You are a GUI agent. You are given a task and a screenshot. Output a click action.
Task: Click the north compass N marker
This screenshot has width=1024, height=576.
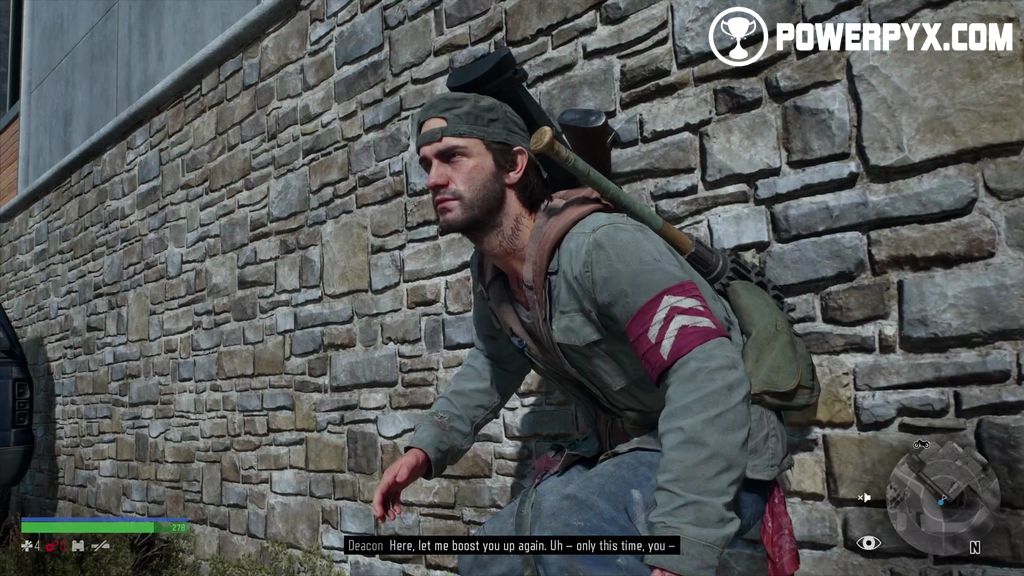974,548
